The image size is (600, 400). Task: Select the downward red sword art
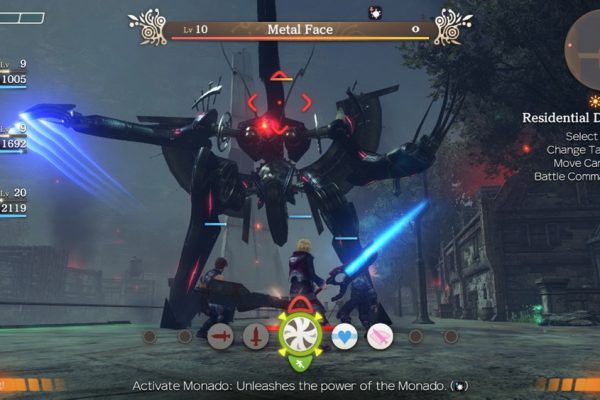click(257, 337)
